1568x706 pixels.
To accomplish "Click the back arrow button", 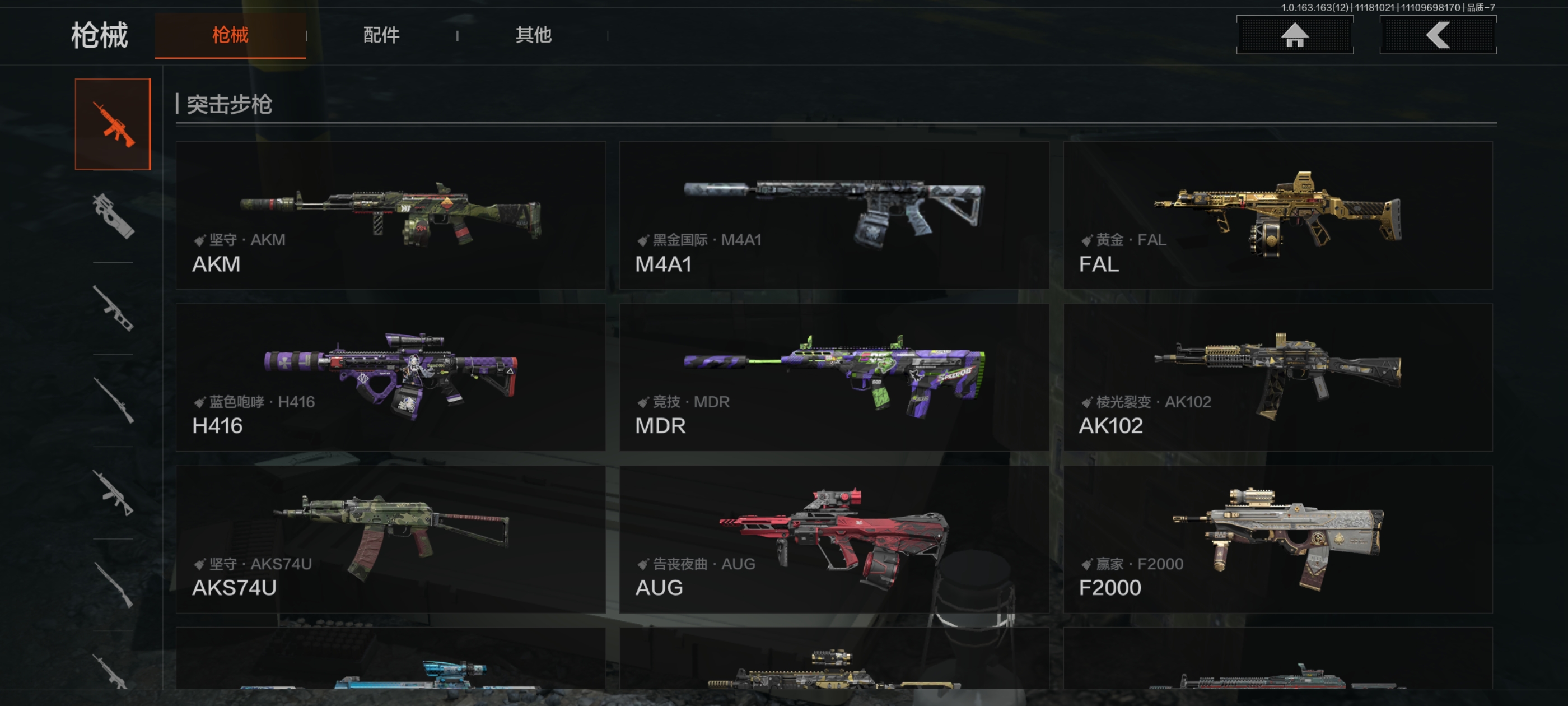I will 1437,35.
